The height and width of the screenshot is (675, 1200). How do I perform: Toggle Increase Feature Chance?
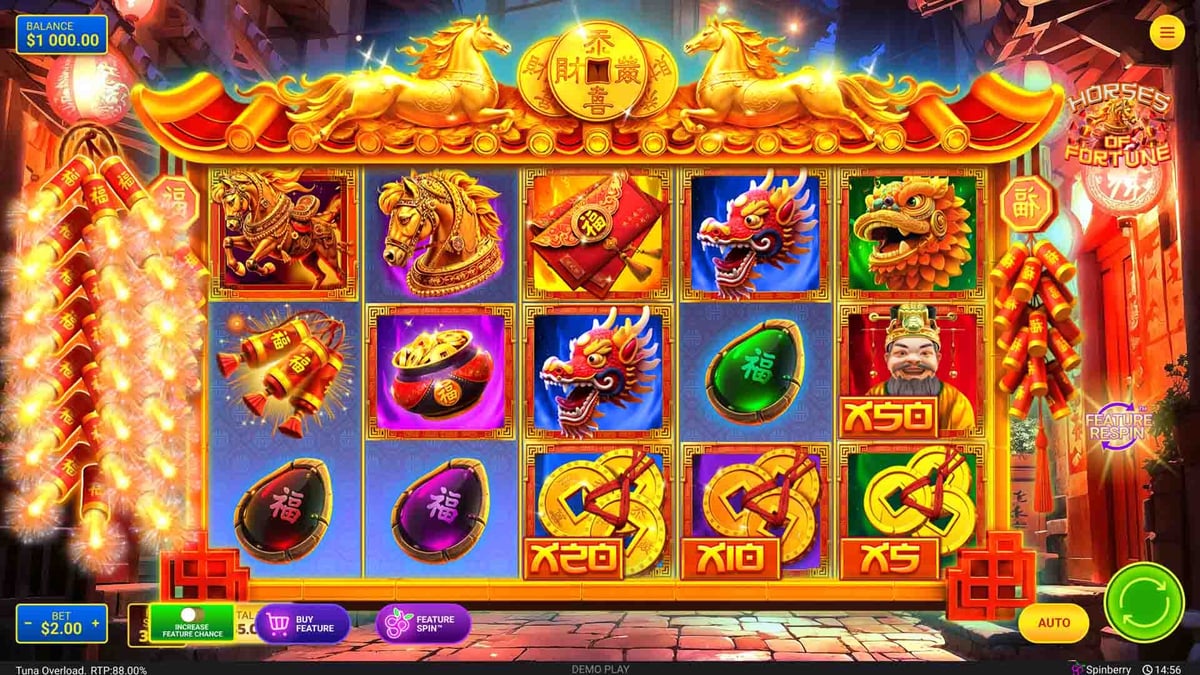(191, 621)
